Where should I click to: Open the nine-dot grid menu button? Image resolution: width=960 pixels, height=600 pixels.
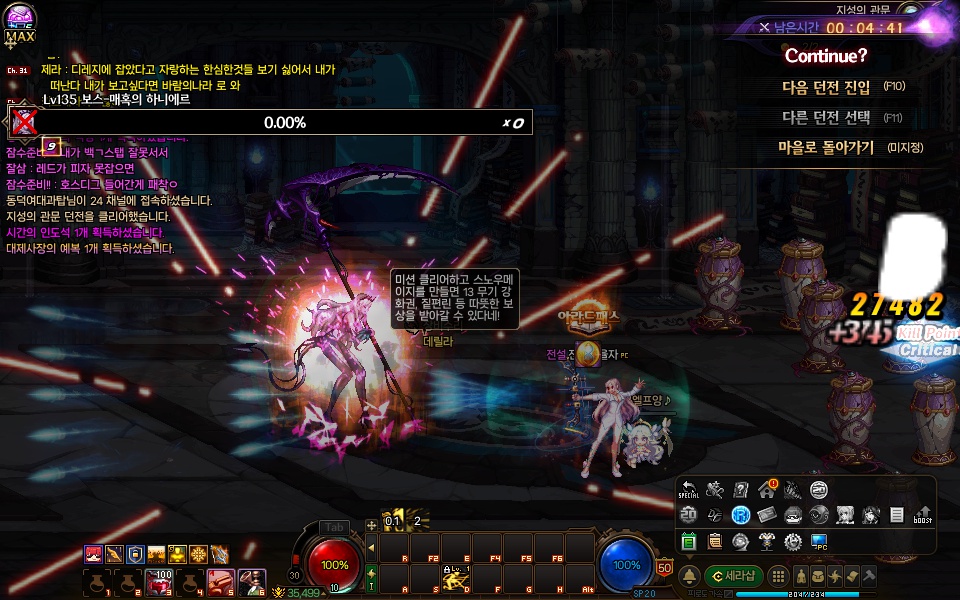click(780, 577)
